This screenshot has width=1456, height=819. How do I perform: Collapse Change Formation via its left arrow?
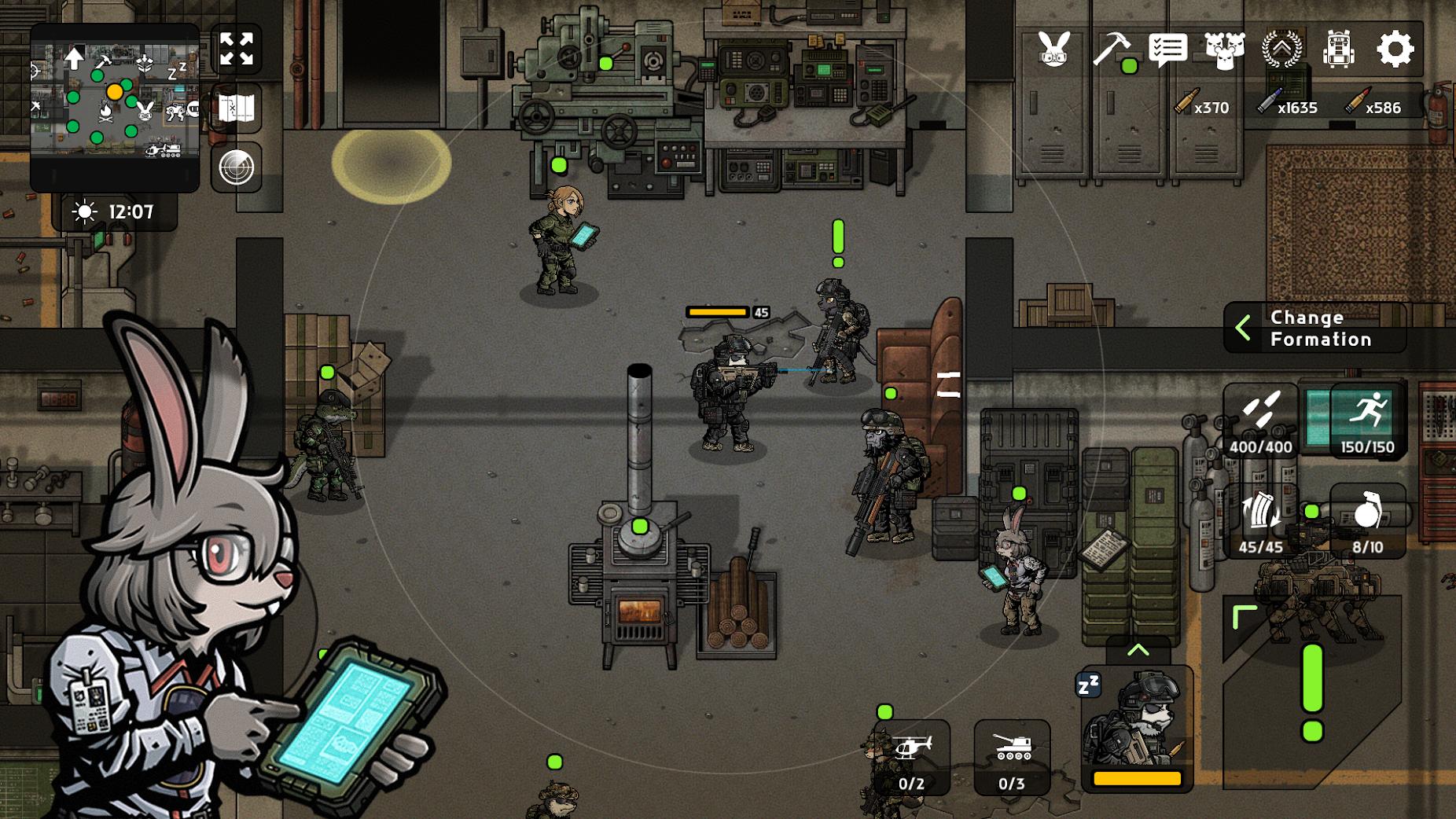coord(1245,328)
